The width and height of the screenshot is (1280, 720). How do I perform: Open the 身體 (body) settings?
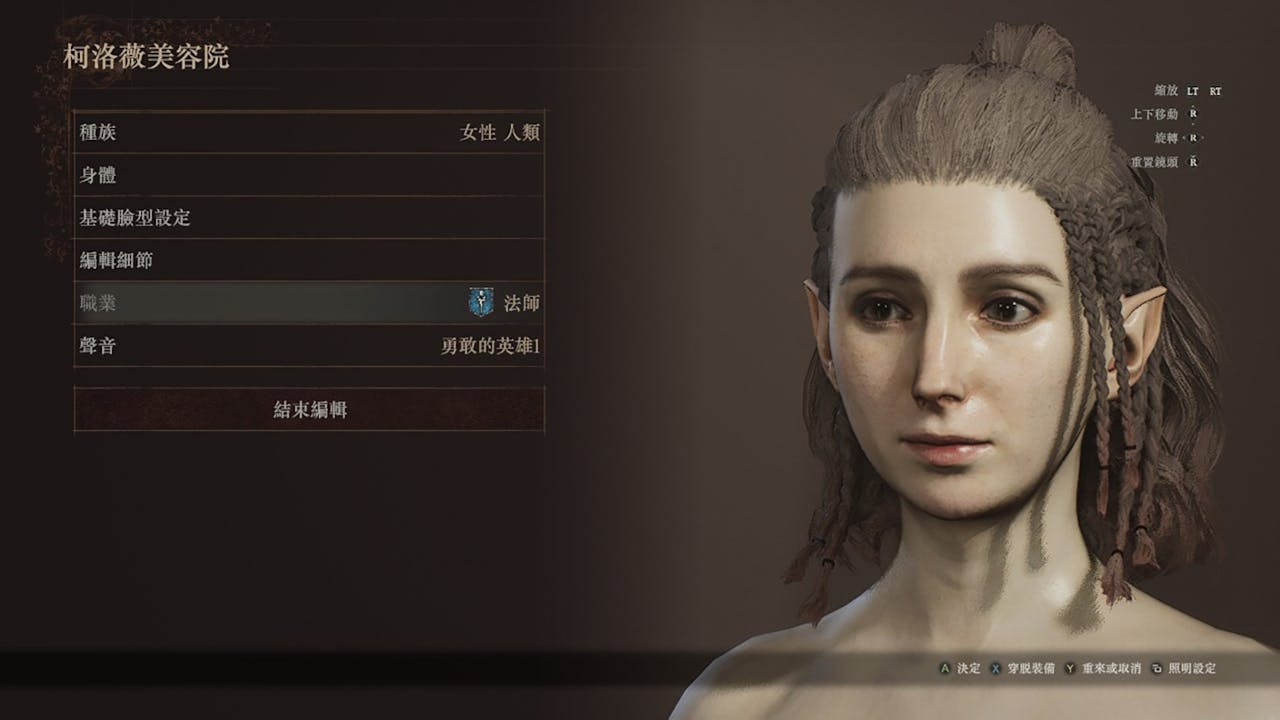coord(309,175)
